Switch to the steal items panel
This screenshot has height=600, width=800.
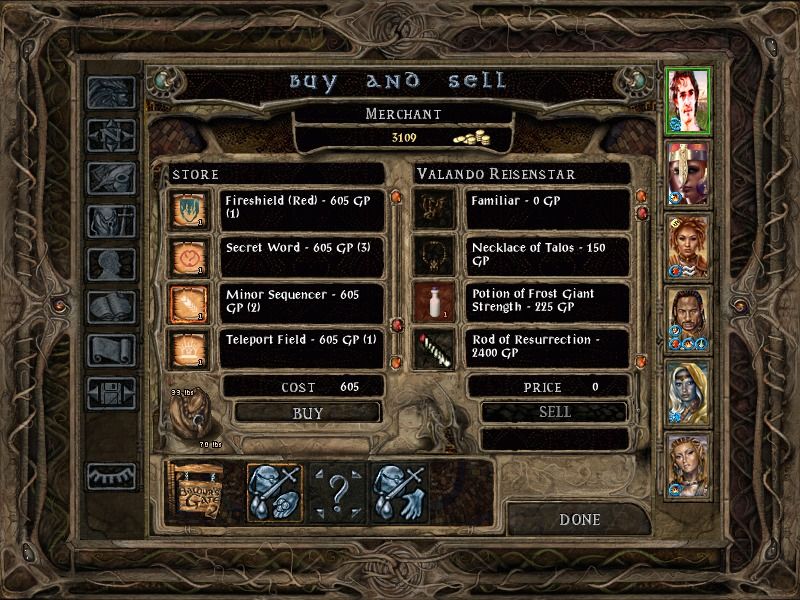tap(400, 491)
